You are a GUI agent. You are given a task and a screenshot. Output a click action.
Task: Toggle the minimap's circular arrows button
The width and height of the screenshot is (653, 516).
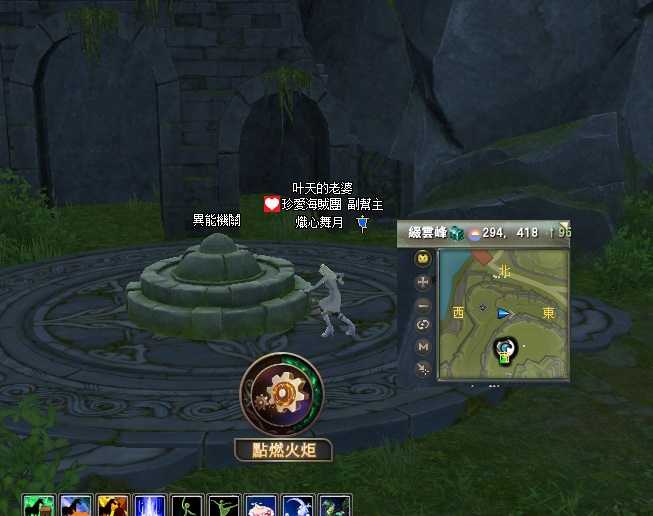(x=423, y=325)
